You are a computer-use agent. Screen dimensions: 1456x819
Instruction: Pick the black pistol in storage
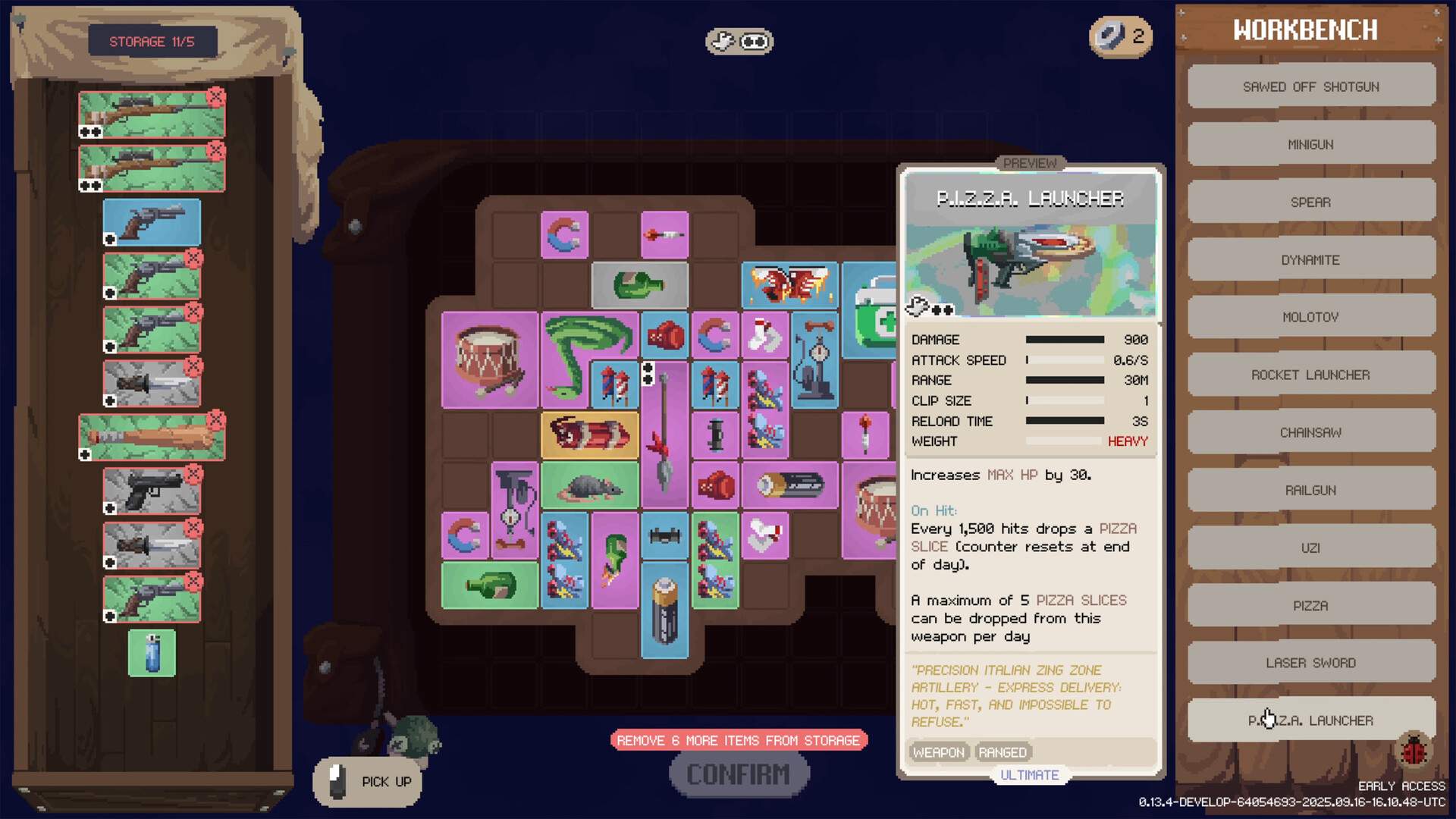[x=152, y=491]
